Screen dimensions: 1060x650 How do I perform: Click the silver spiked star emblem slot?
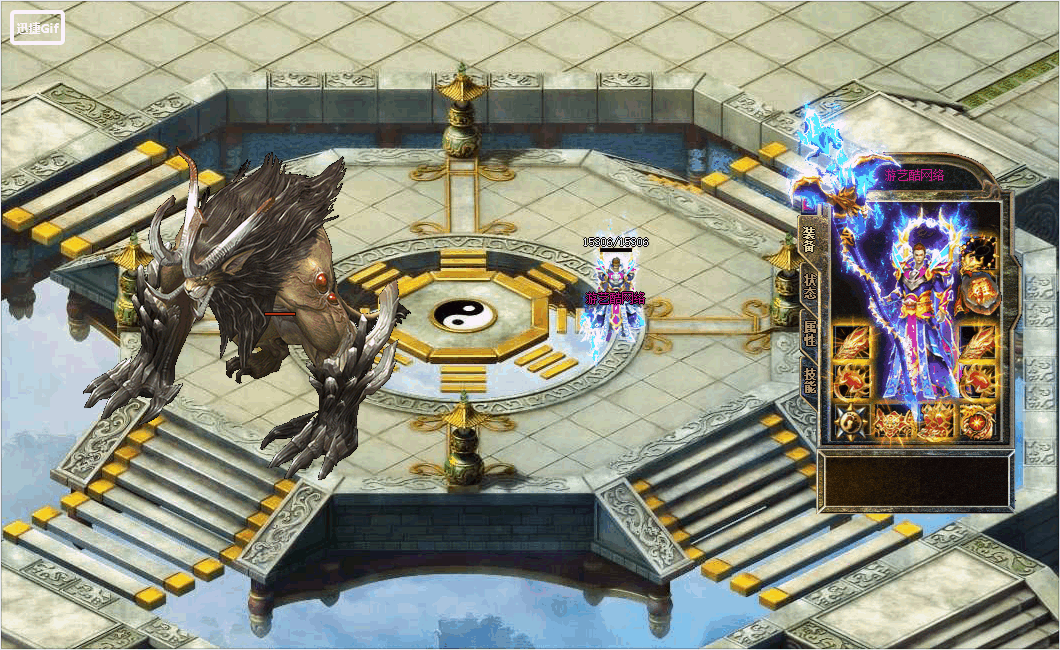coord(850,423)
